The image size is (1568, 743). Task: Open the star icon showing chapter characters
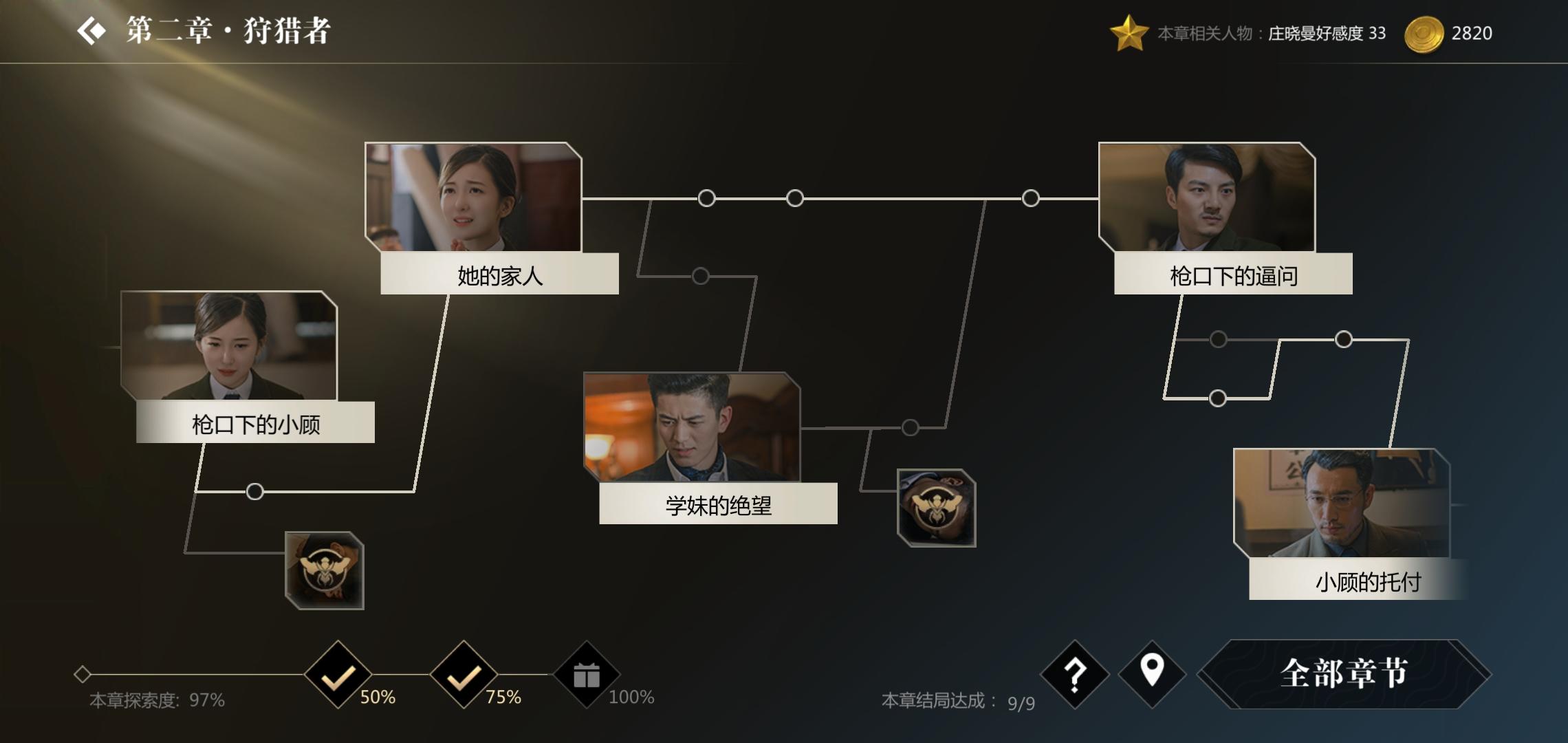tap(1129, 32)
